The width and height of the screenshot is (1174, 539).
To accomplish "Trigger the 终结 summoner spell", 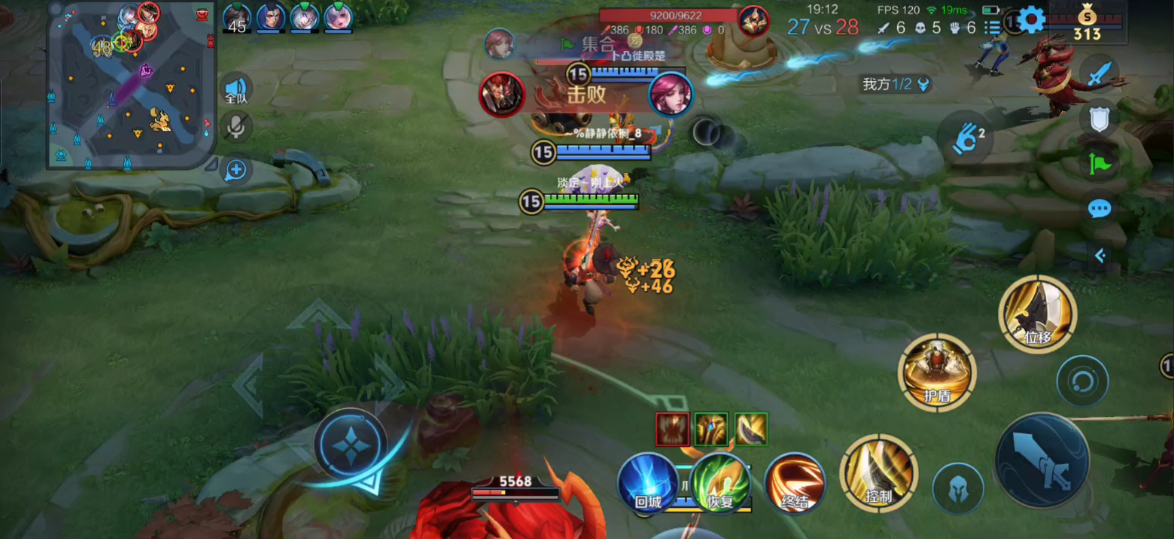I will pyautogui.click(x=795, y=482).
